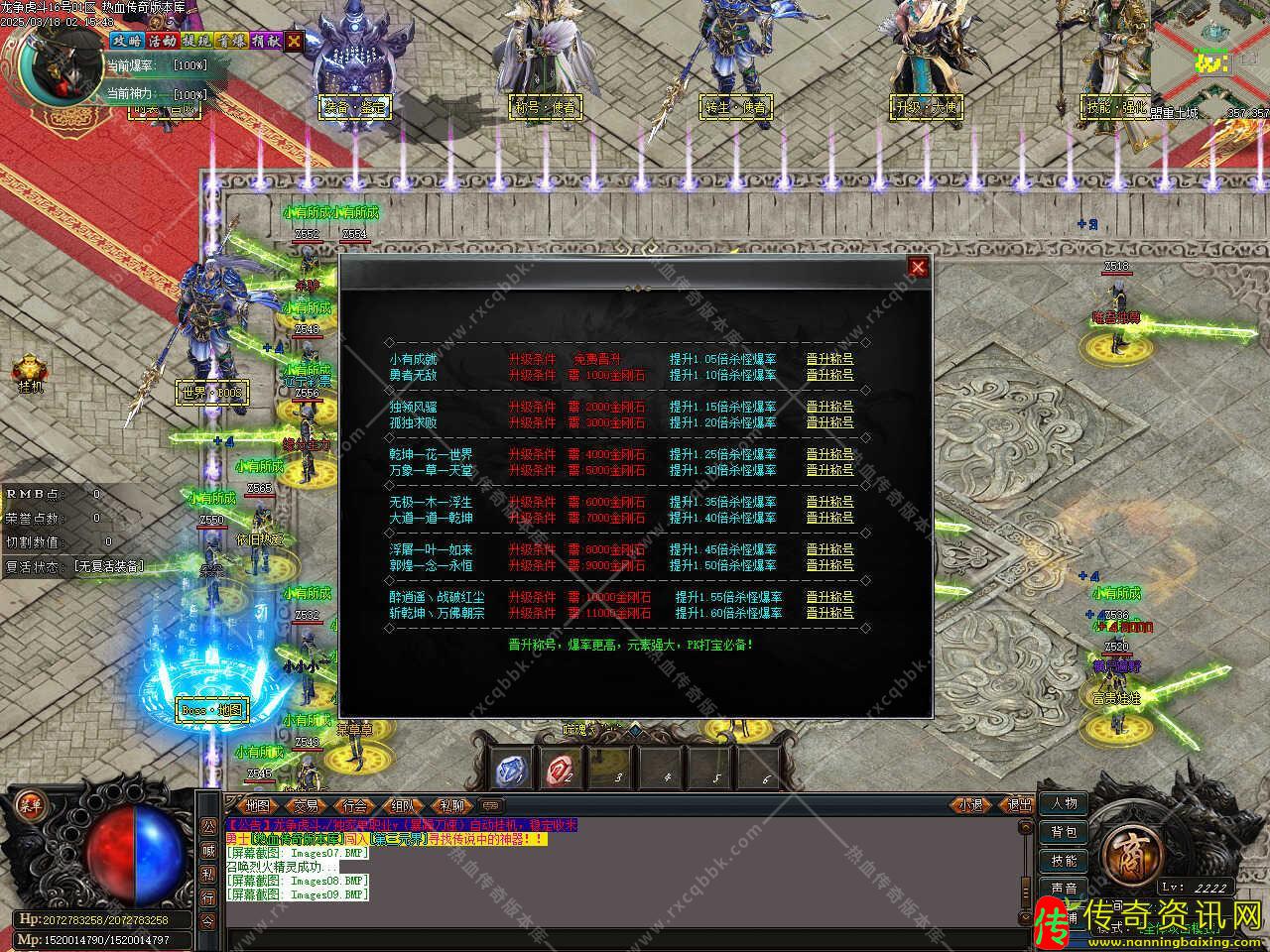The image size is (1270, 952).
Task: Promote to the 小有成就 title
Action: (829, 359)
